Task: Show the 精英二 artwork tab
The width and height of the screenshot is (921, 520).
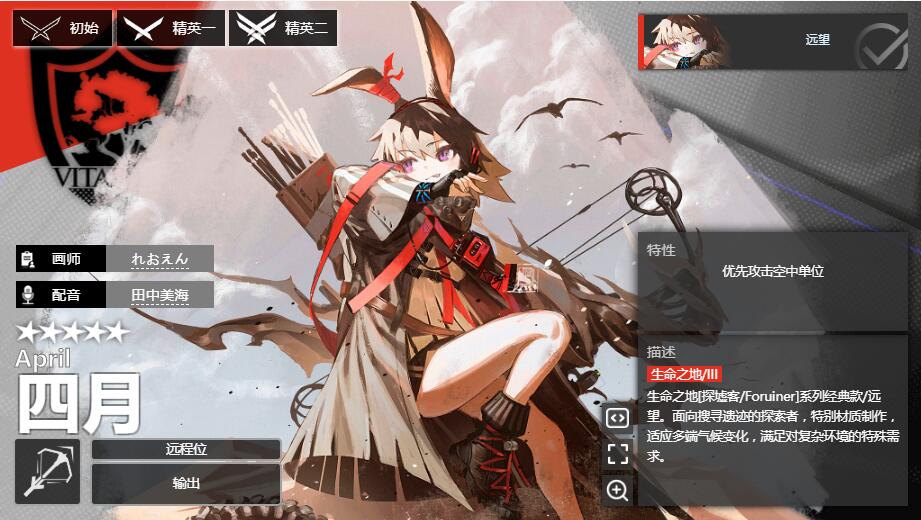Action: pos(282,28)
